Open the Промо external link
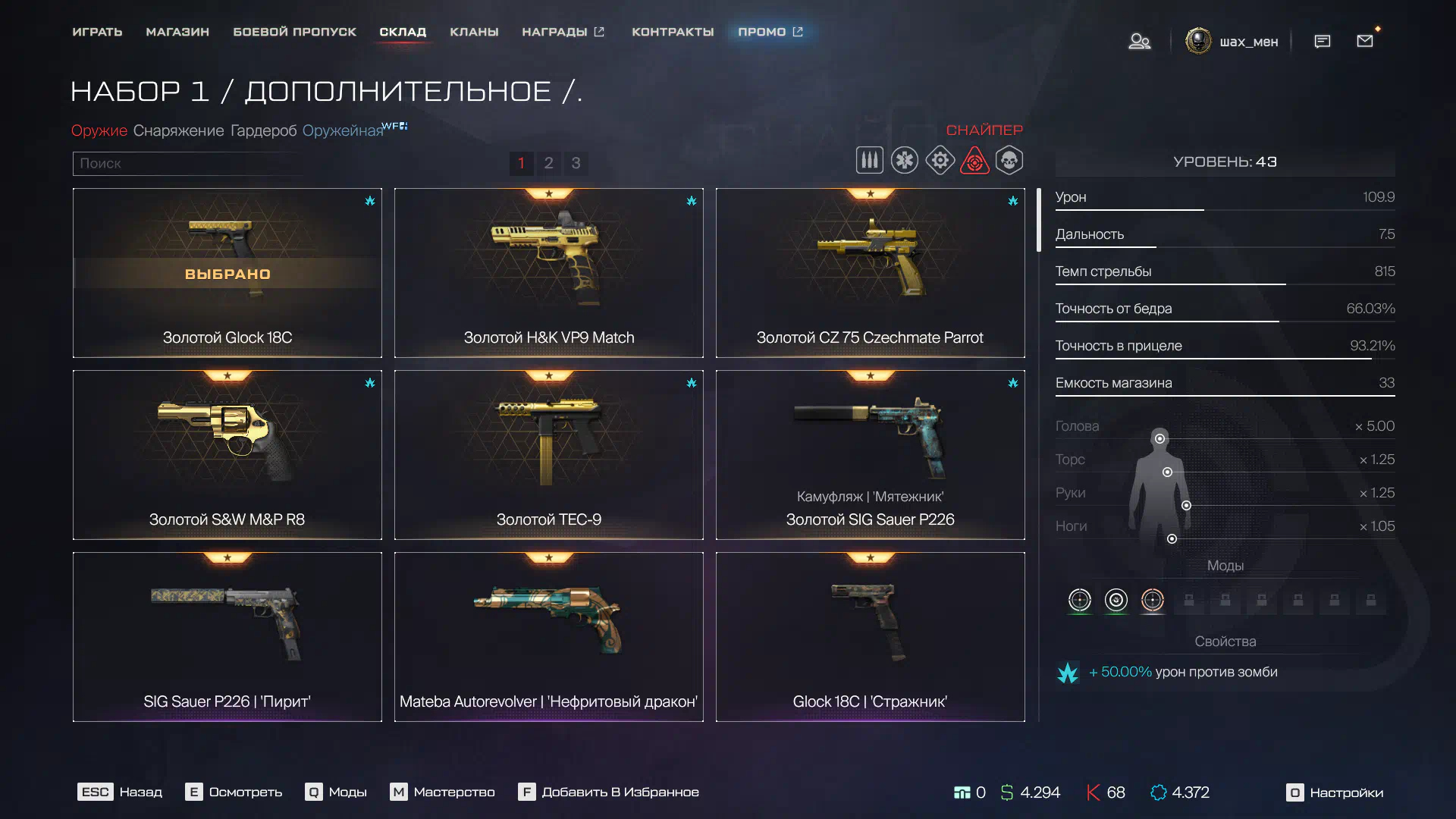 coord(770,32)
